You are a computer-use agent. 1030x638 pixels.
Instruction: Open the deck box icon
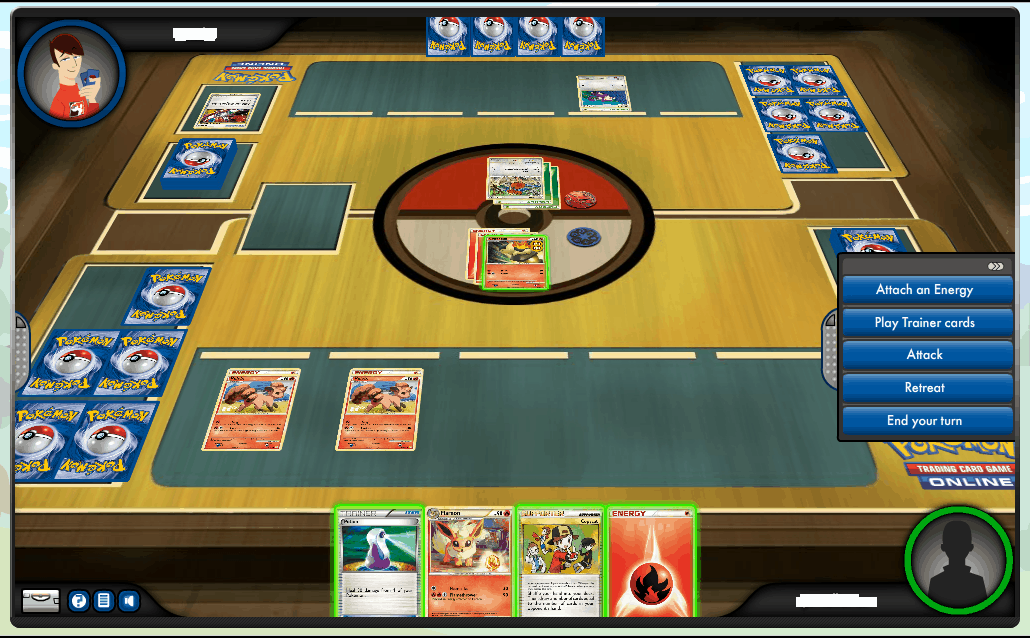[41, 601]
